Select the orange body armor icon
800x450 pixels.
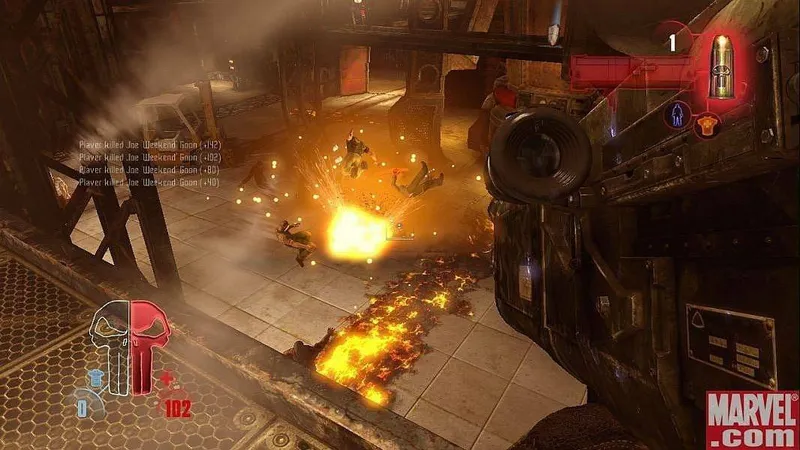point(707,123)
